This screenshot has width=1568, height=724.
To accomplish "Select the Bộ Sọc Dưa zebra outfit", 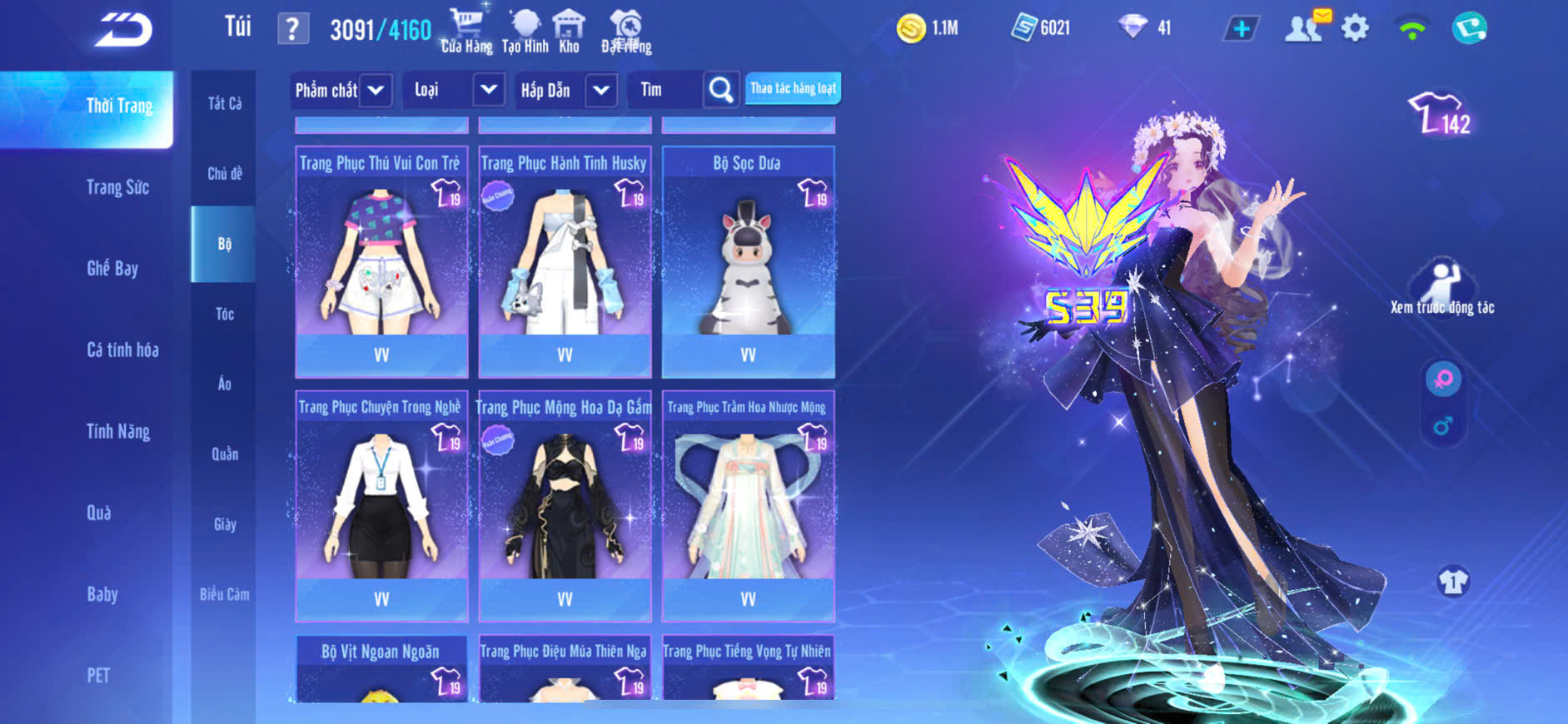I will [x=748, y=262].
